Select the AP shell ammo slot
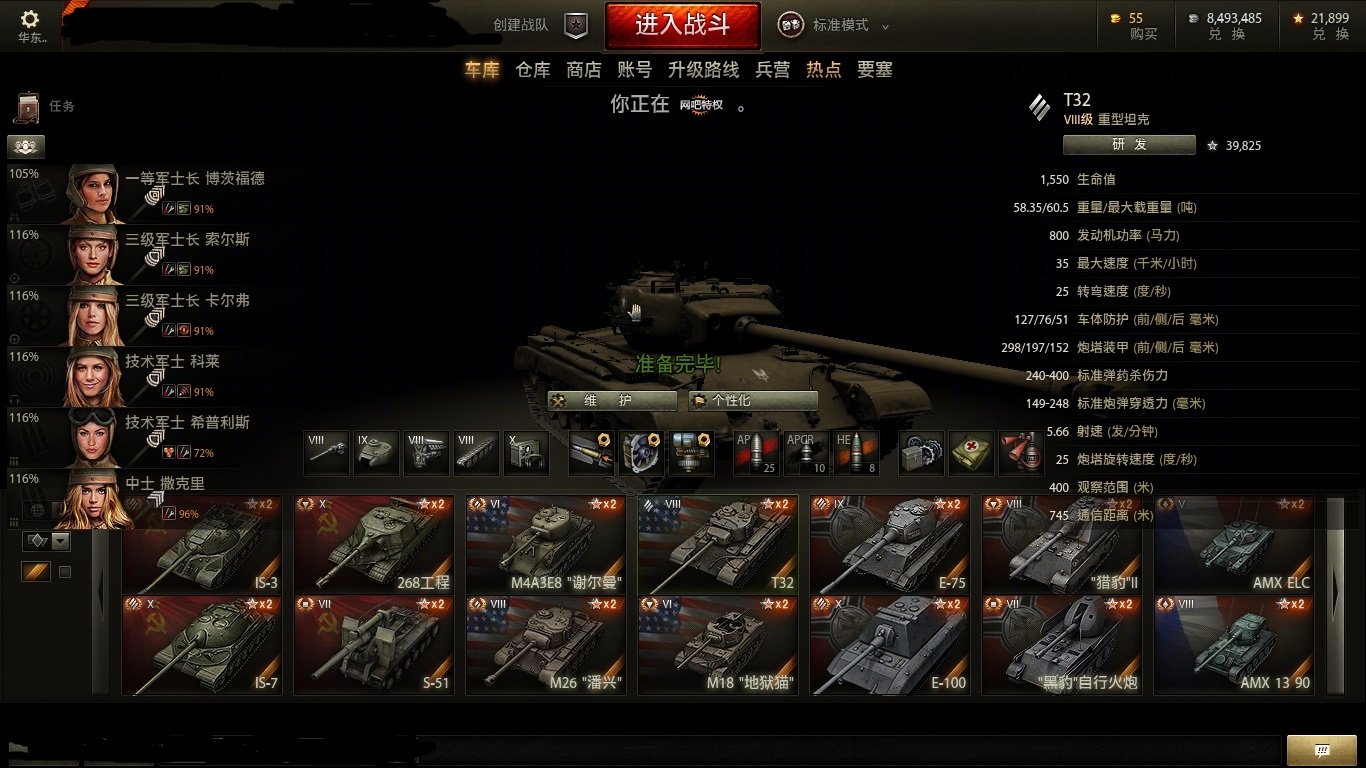 (x=756, y=453)
